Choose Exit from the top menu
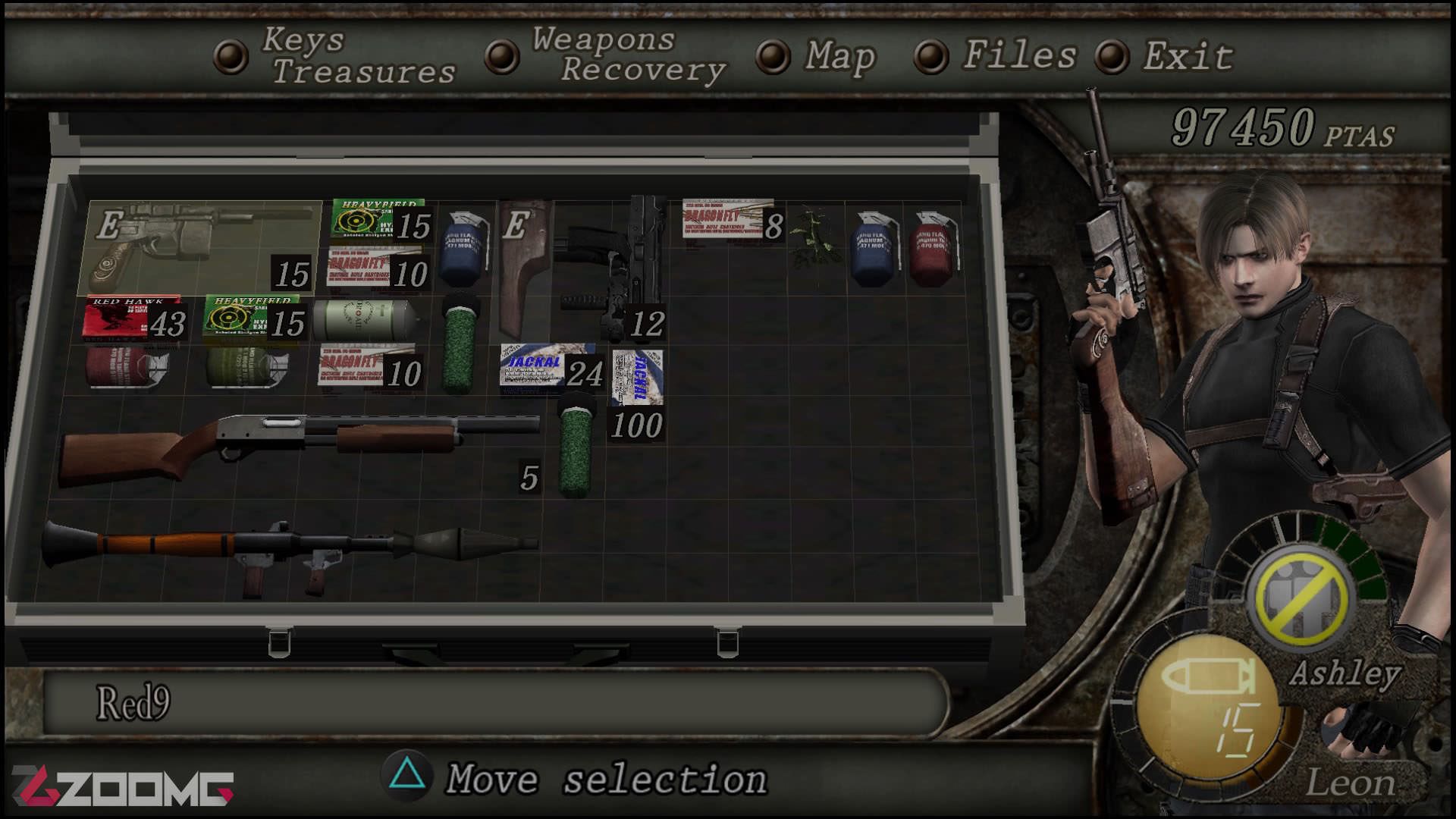 tap(1187, 56)
